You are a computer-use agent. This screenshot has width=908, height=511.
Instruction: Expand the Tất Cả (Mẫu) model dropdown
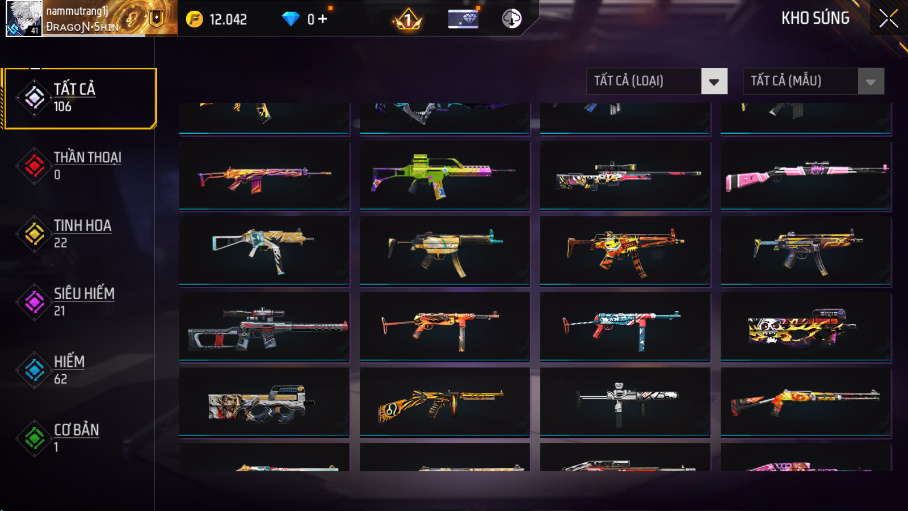[813, 81]
